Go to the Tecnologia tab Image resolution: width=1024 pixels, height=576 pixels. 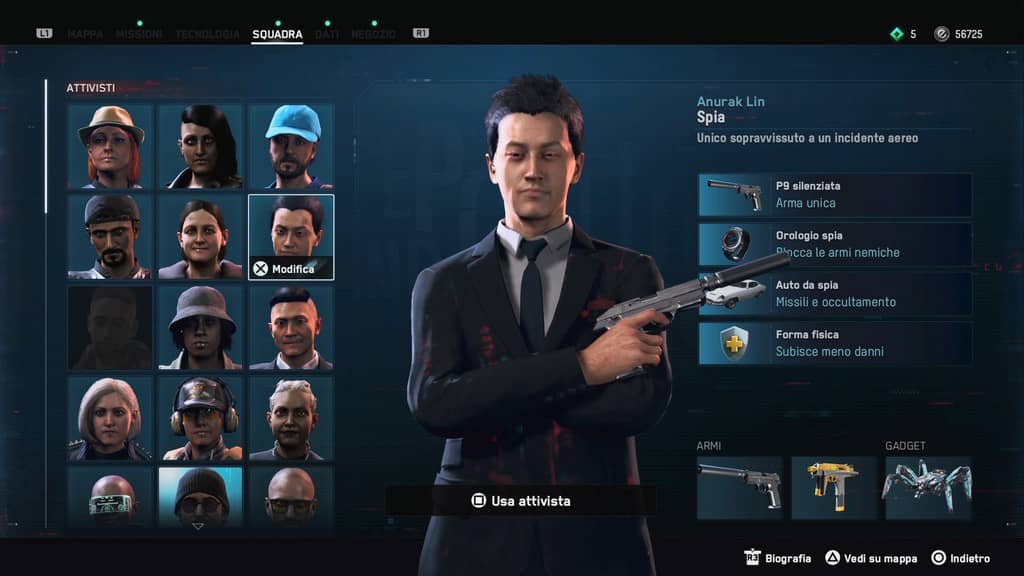pyautogui.click(x=207, y=34)
